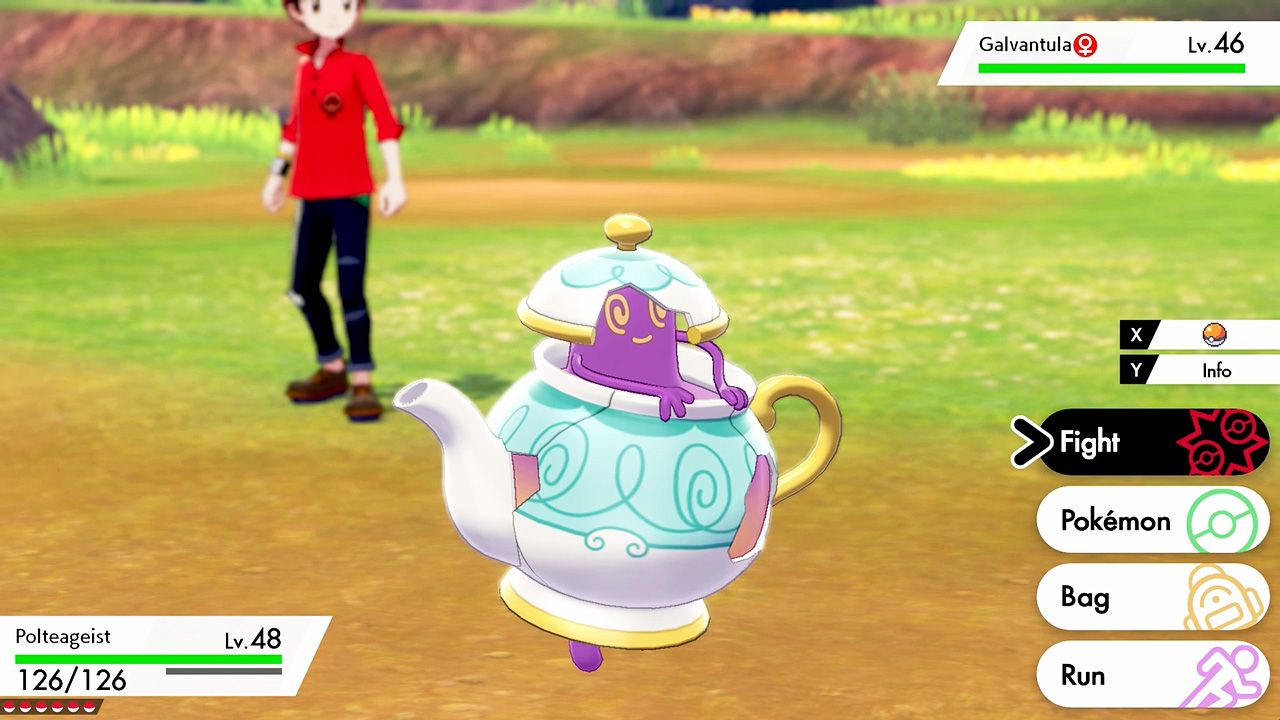1280x720 pixels.
Task: Select the Fight command's red battle icon
Action: [x=1225, y=442]
